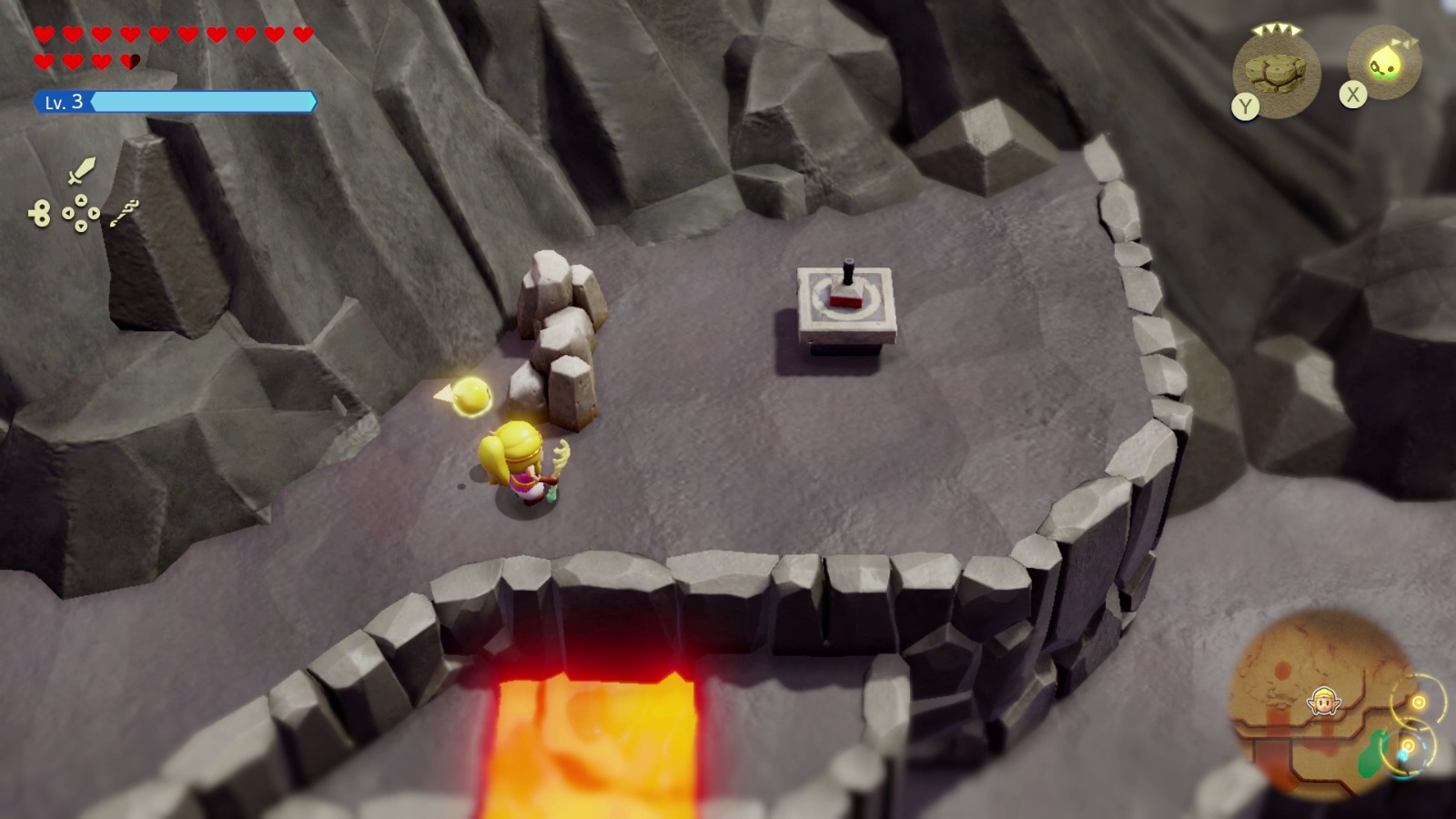
Task: Click the cyan marker on the minimap
Action: click(1402, 755)
